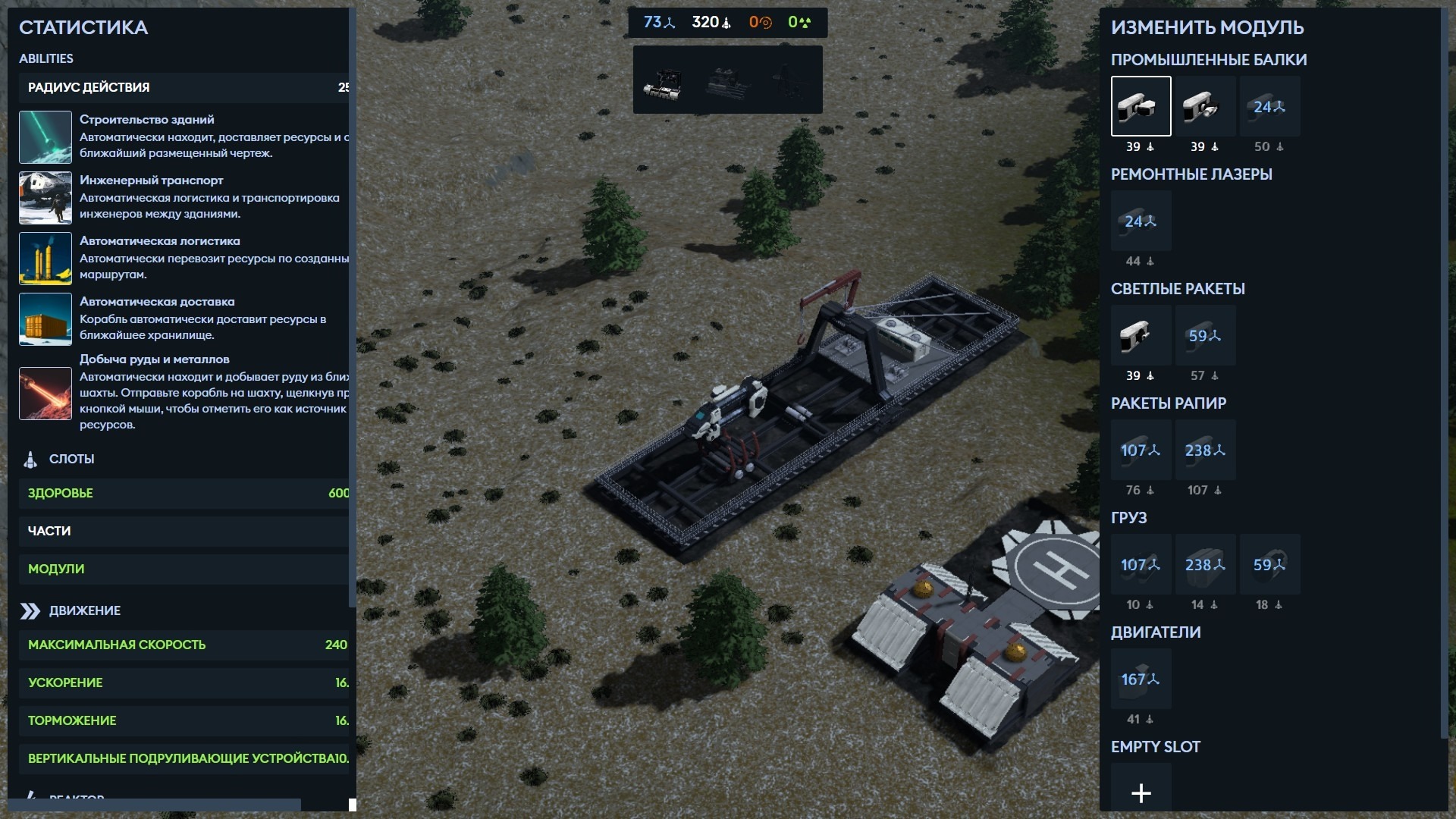Choose the Rapier rocket module costing 107
Image resolution: width=1456 pixels, height=819 pixels.
[x=1205, y=450]
